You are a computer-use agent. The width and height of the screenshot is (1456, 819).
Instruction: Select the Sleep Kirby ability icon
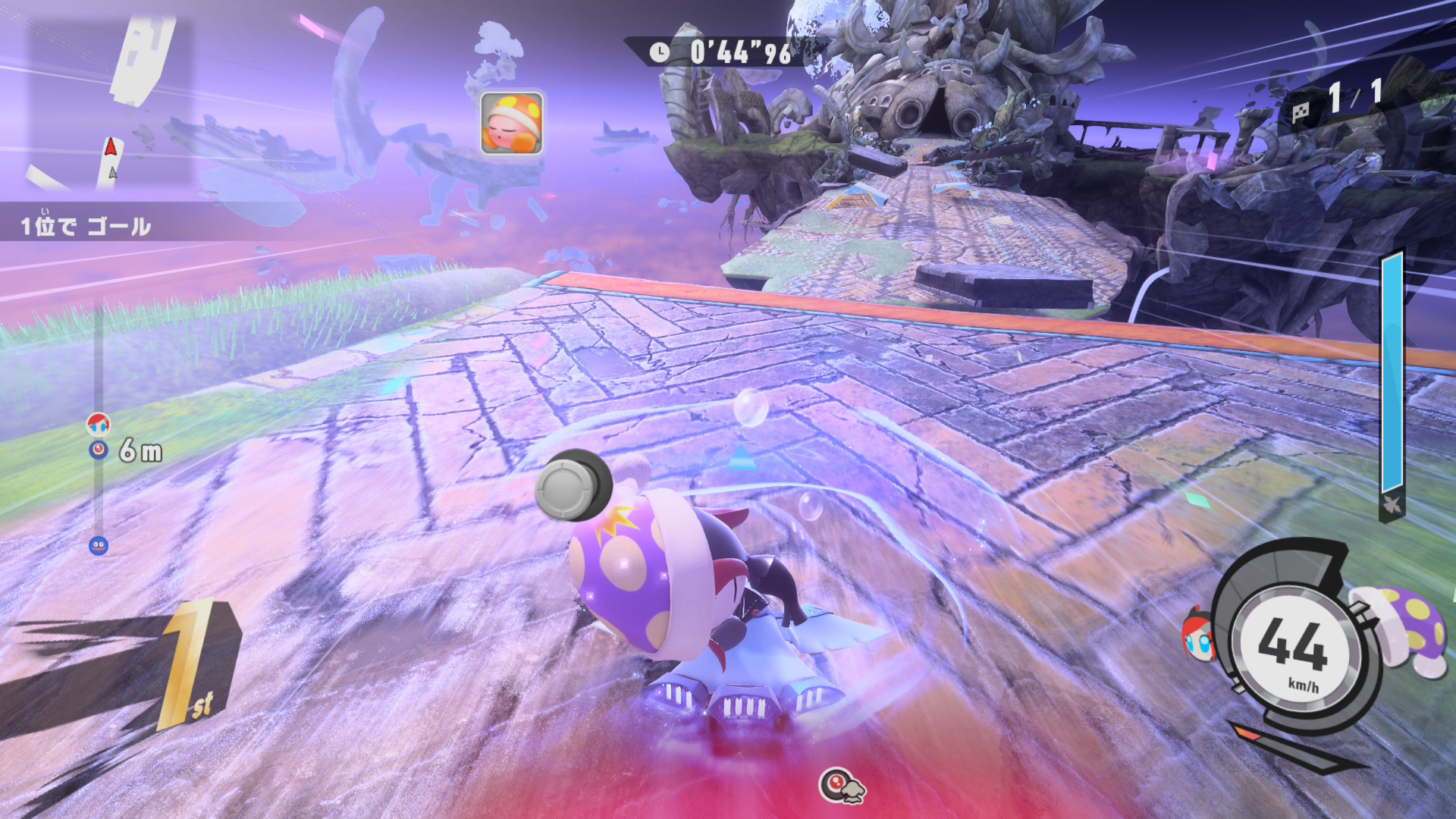tap(512, 123)
